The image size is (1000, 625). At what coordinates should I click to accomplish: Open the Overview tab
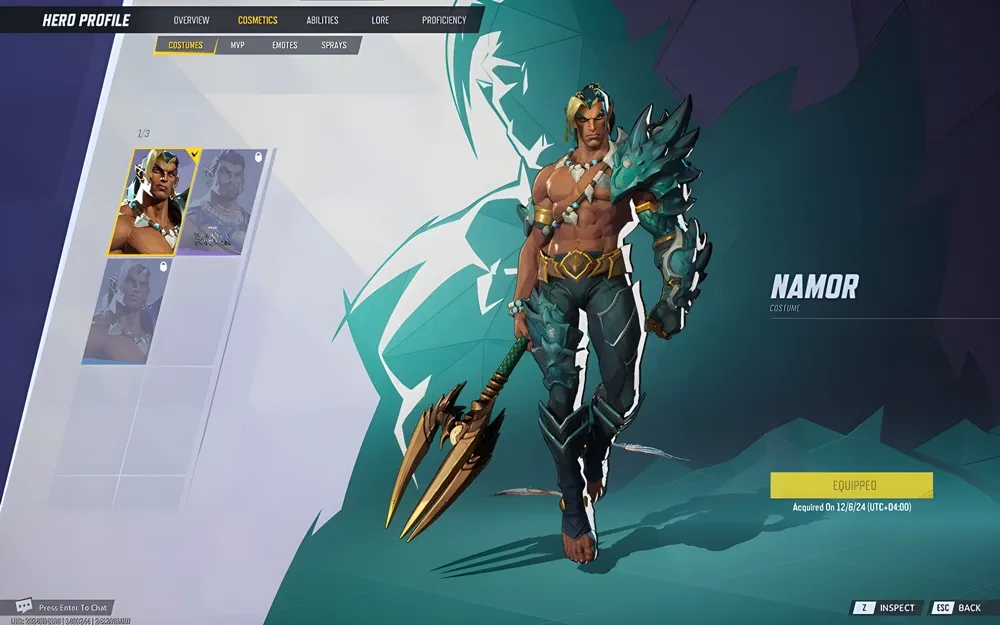pyautogui.click(x=191, y=20)
